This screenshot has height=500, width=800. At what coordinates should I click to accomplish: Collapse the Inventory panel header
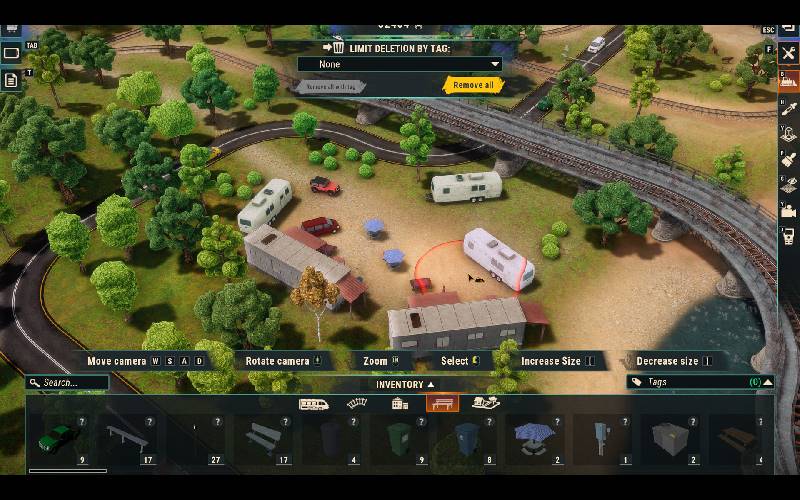pos(405,384)
